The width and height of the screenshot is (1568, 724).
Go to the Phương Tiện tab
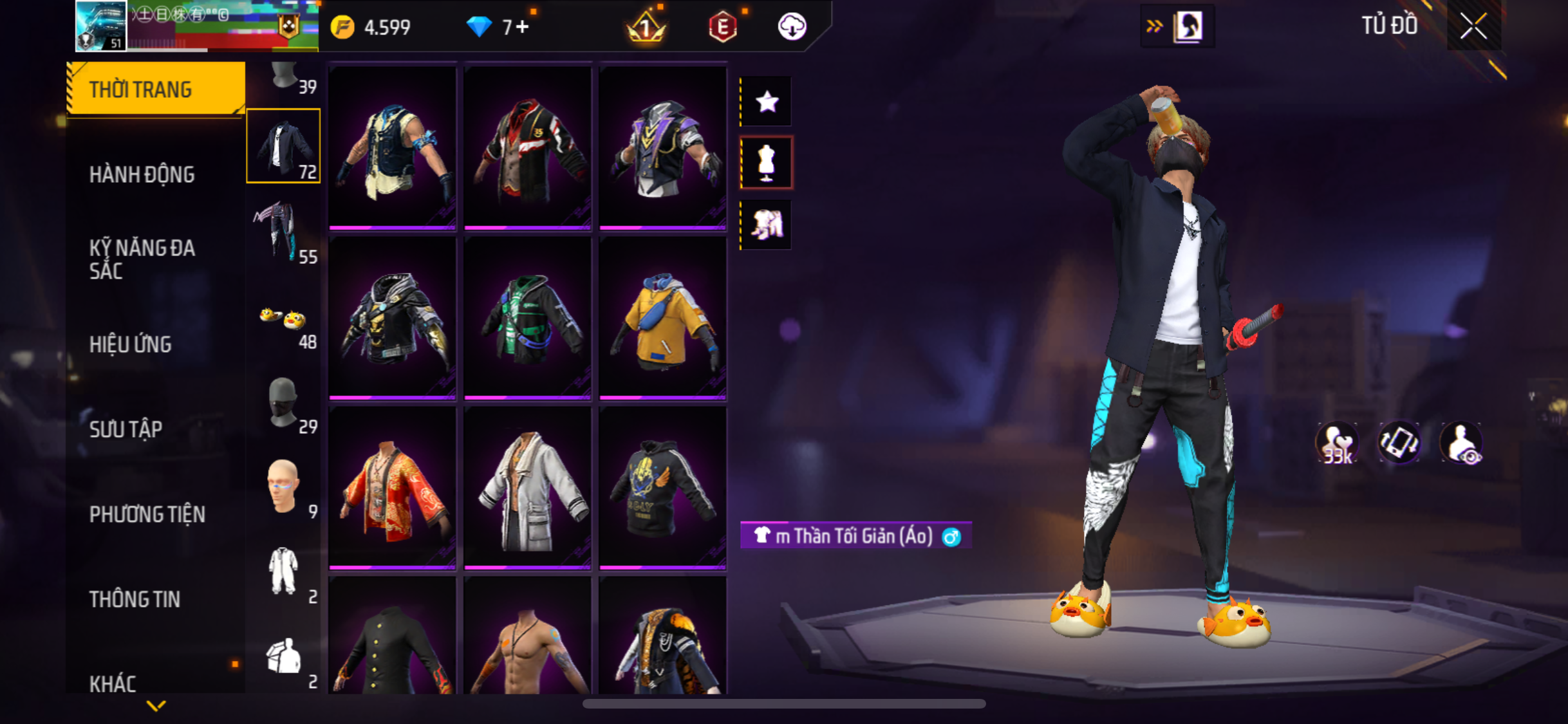[147, 514]
